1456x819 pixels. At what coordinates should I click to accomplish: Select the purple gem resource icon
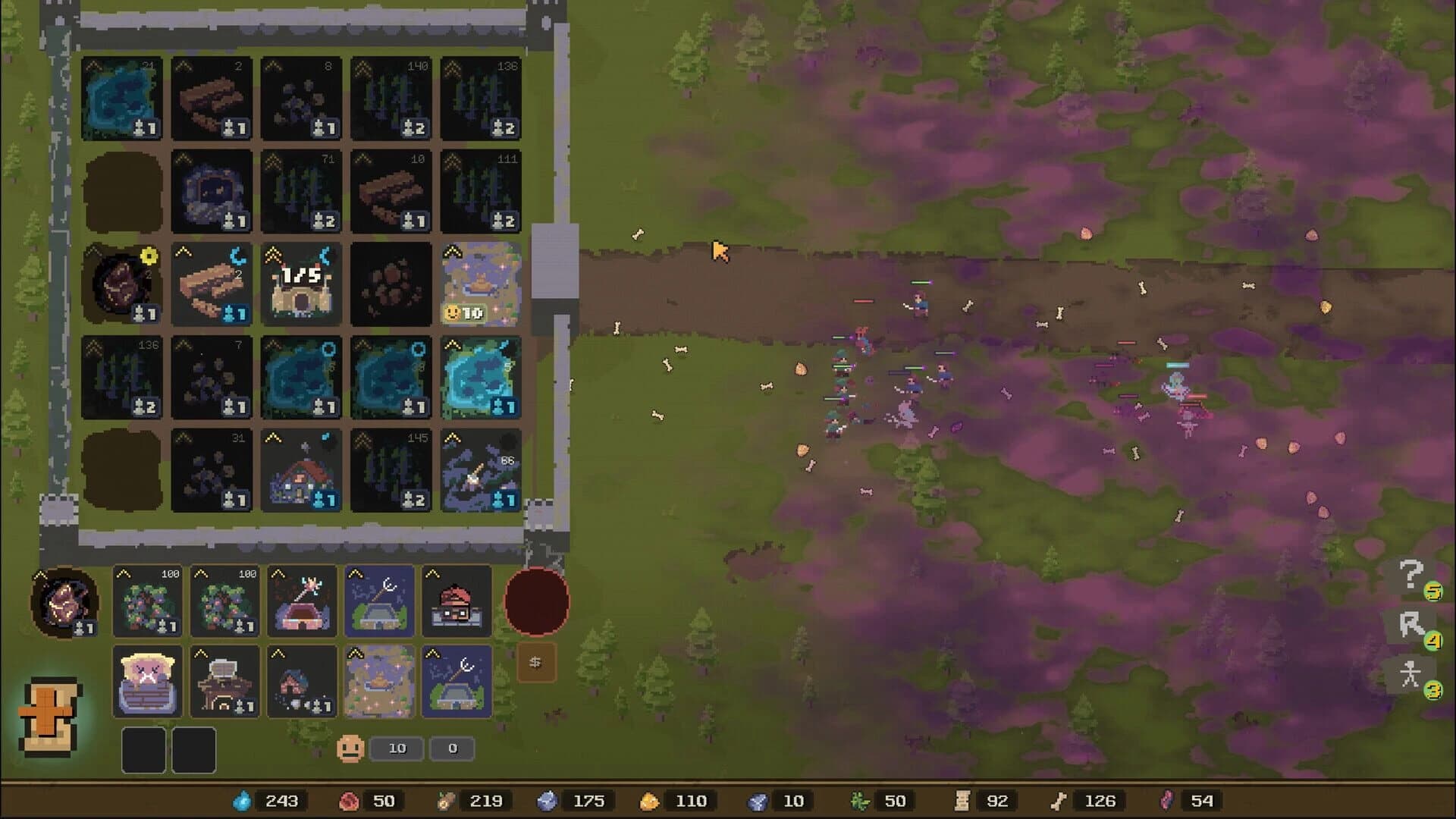[x=1168, y=800]
